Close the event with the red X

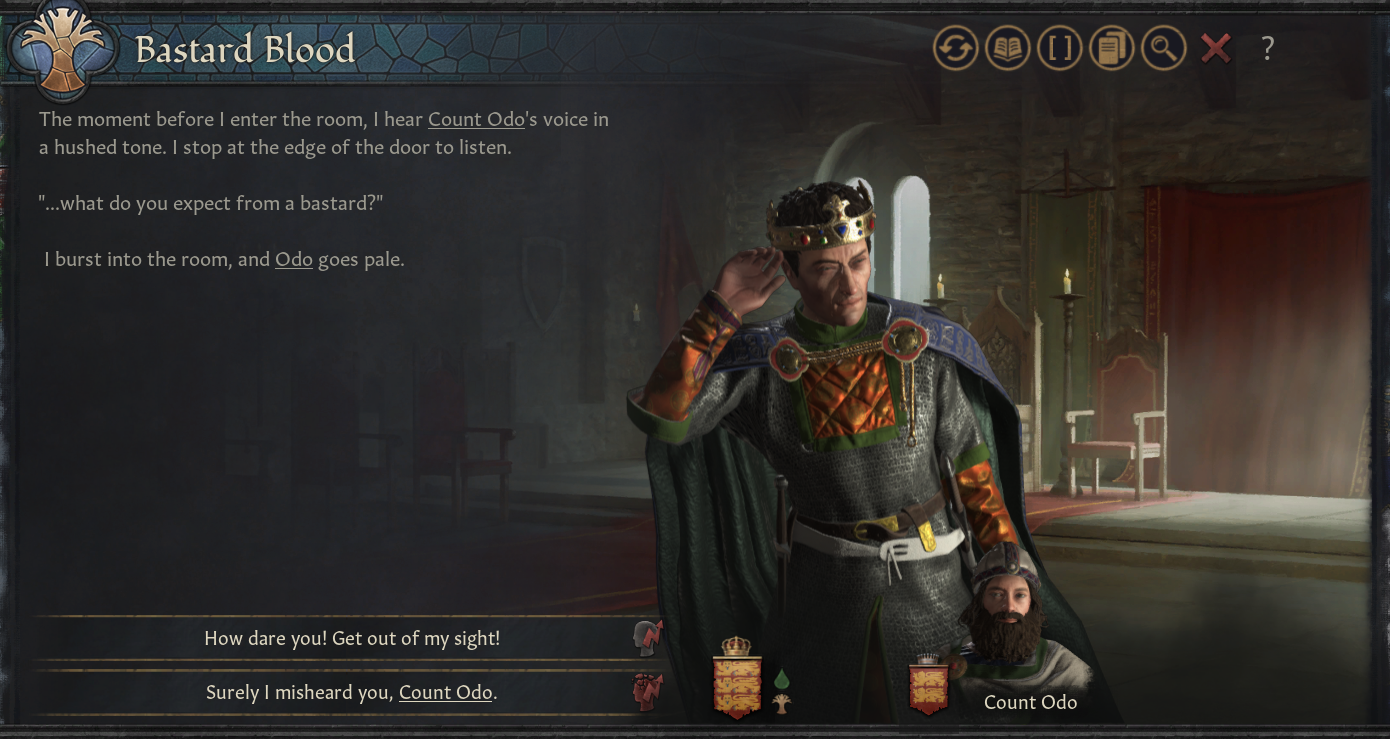point(1215,48)
